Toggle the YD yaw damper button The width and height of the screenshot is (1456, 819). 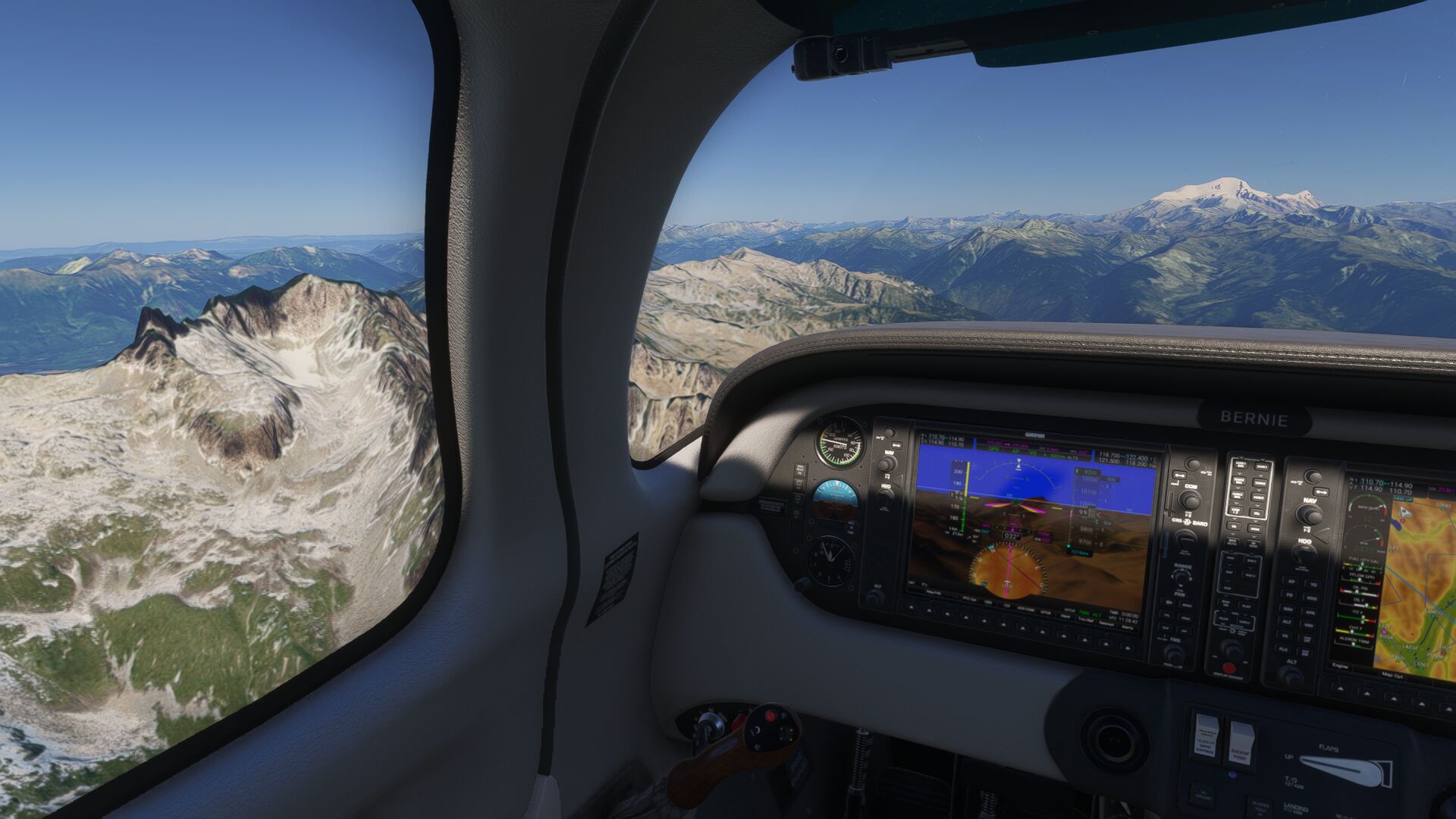[1313, 585]
